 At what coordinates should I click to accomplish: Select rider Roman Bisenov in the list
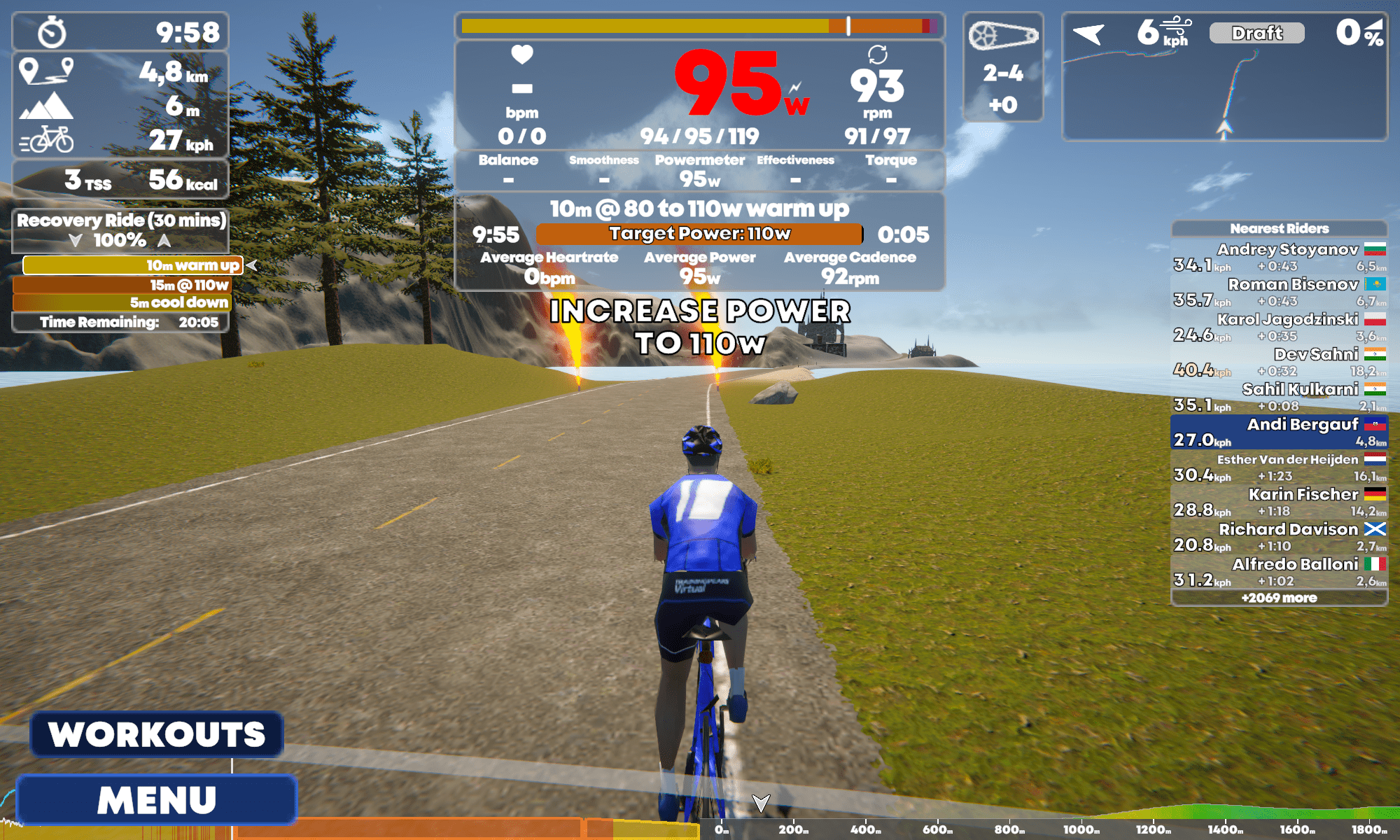click(1279, 292)
